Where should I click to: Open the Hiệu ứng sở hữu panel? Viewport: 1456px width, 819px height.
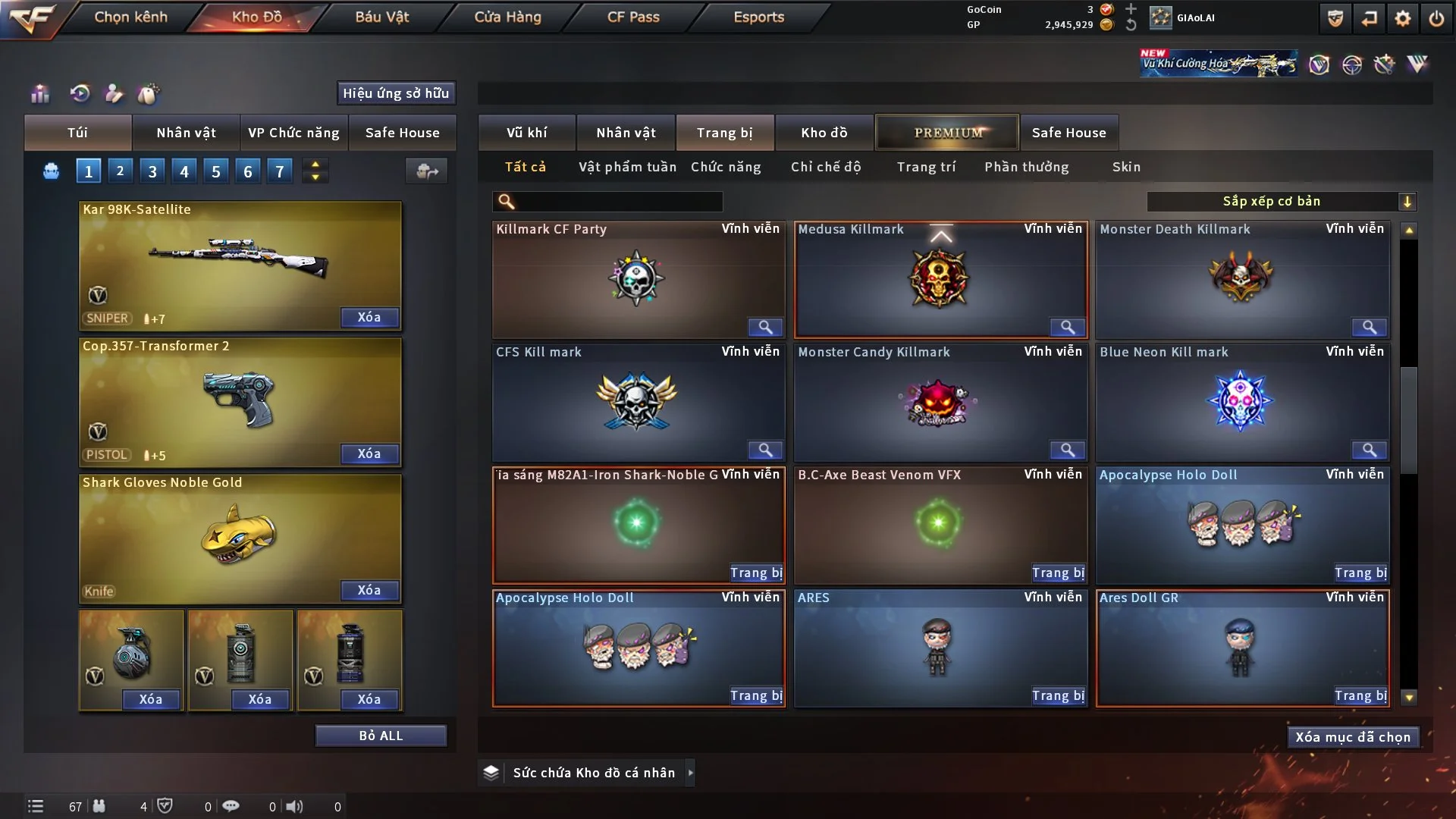pyautogui.click(x=396, y=93)
